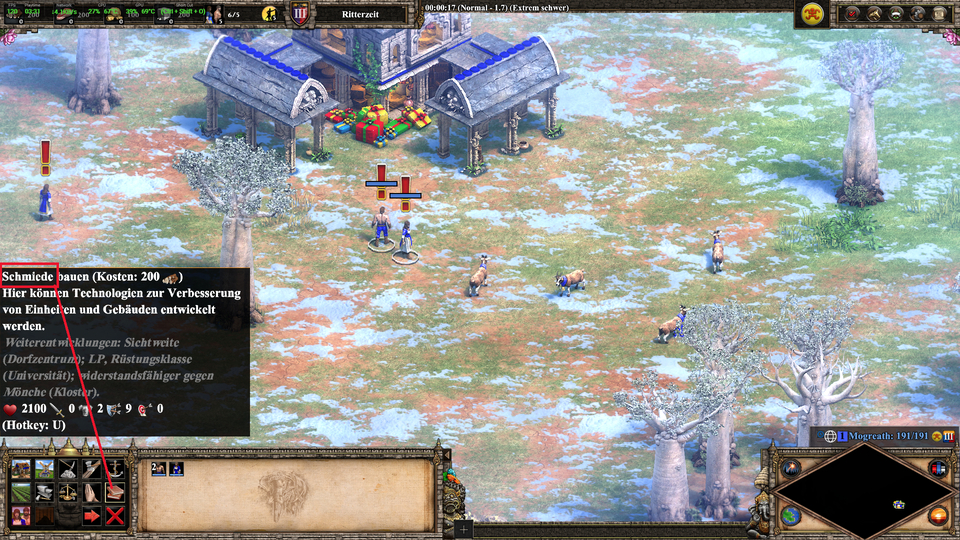Image resolution: width=960 pixels, height=540 pixels.
Task: Click the Ritterzeit age banner
Action: click(x=361, y=14)
